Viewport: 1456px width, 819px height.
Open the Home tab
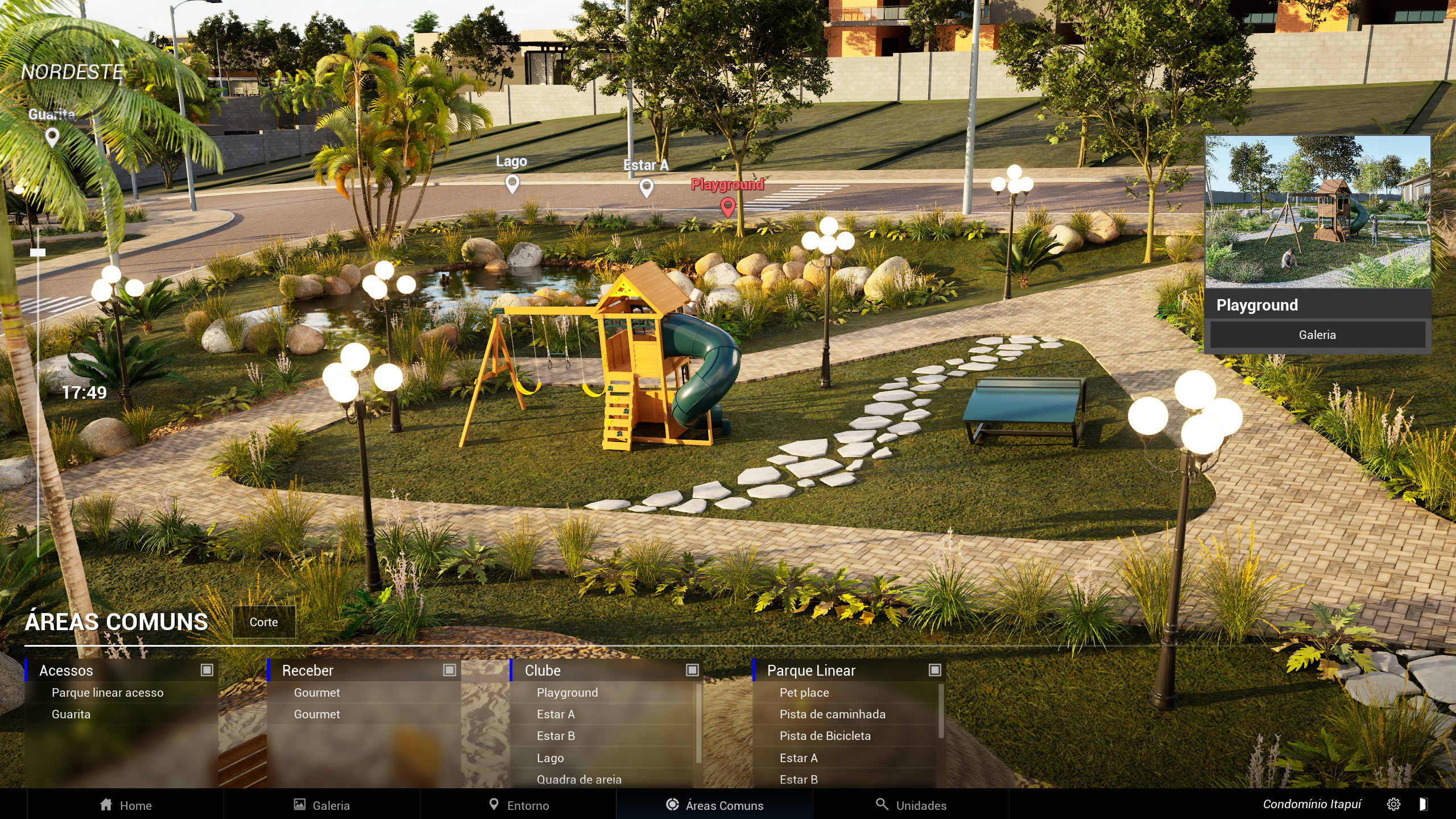126,805
